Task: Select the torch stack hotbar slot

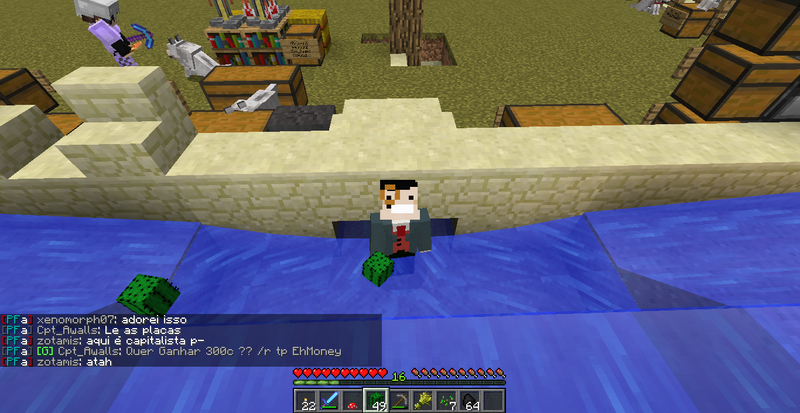Action: [x=306, y=400]
